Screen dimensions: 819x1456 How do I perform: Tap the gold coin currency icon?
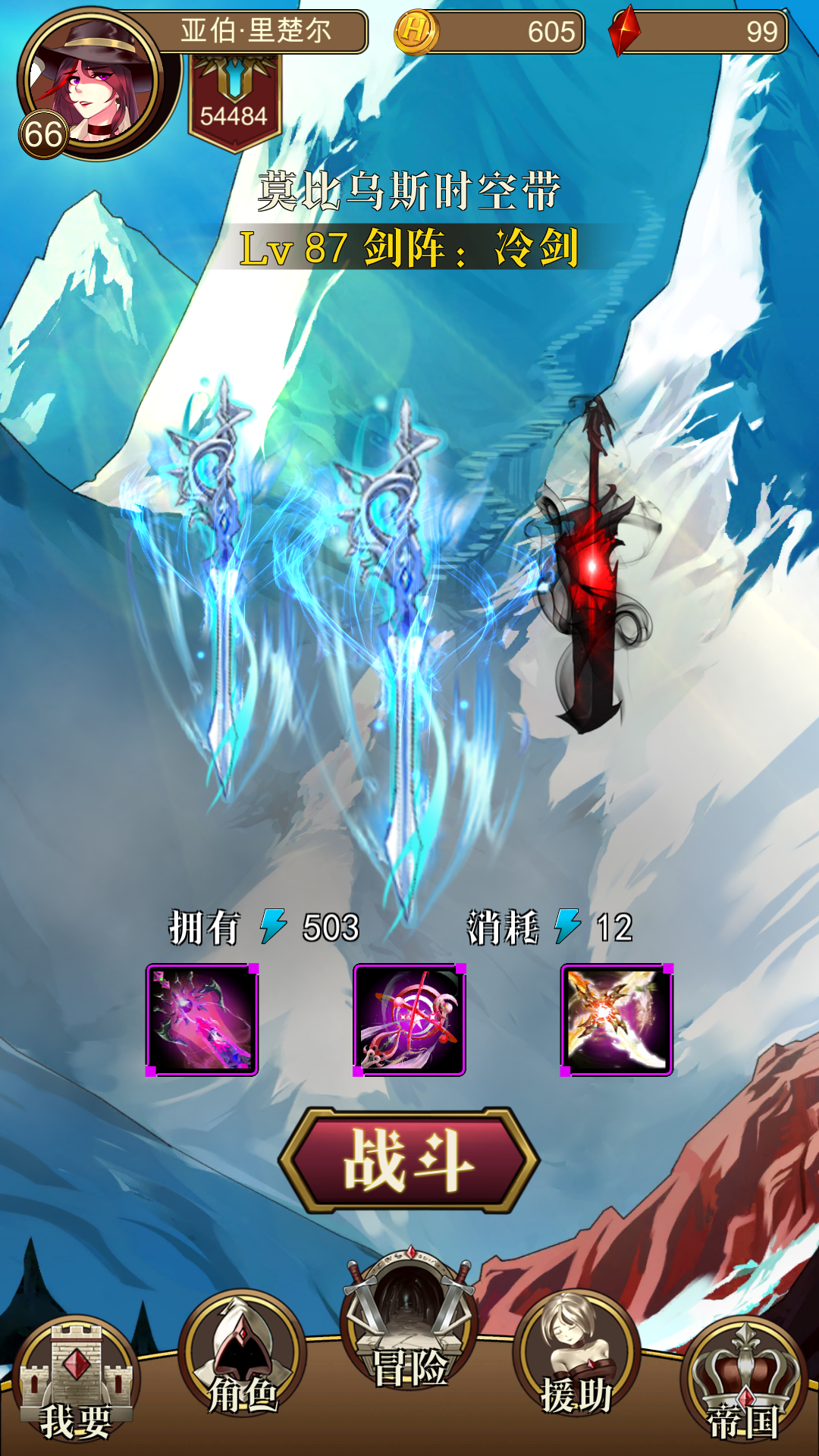(x=416, y=32)
